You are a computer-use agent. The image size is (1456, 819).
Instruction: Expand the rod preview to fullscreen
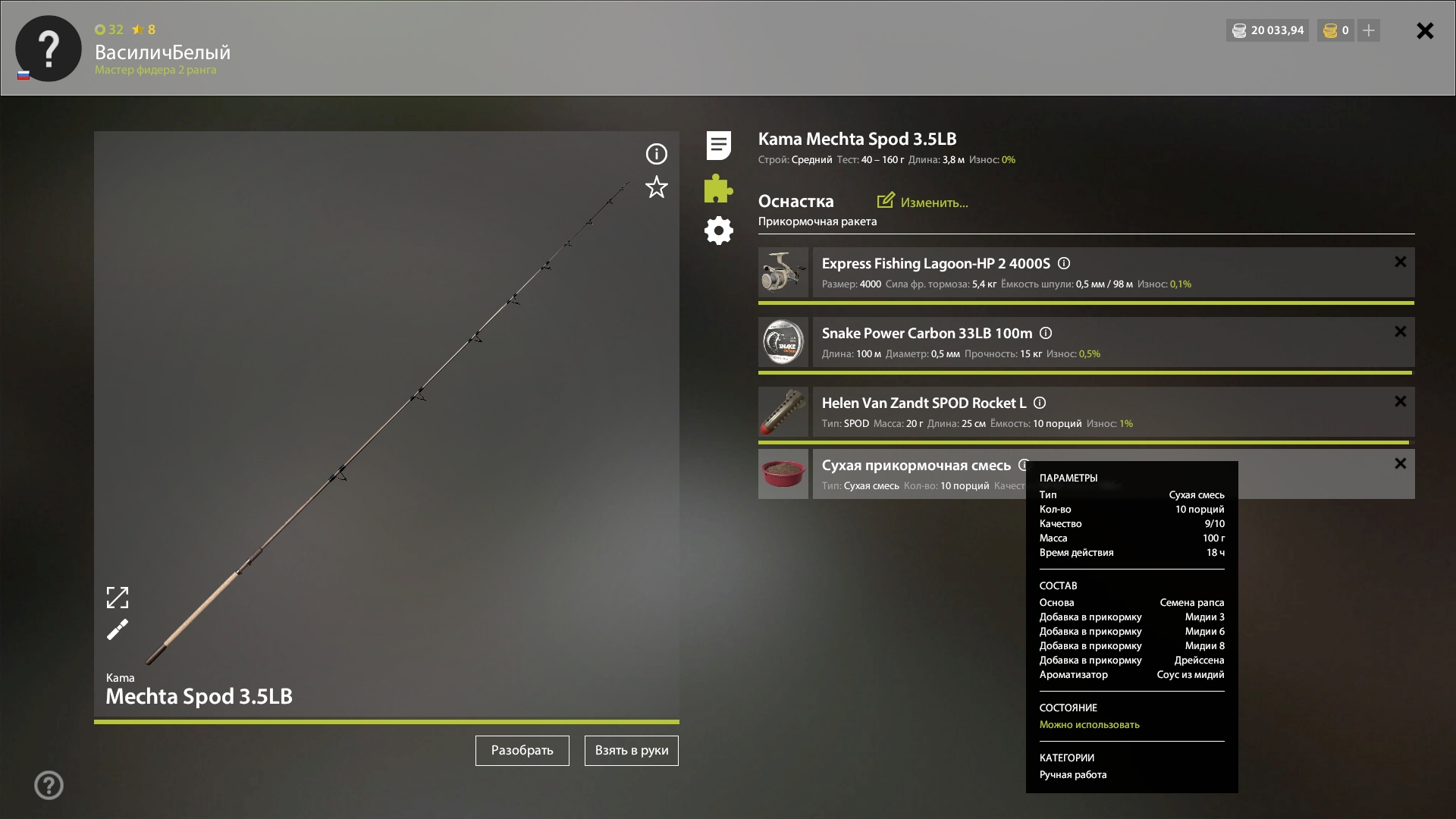click(118, 598)
